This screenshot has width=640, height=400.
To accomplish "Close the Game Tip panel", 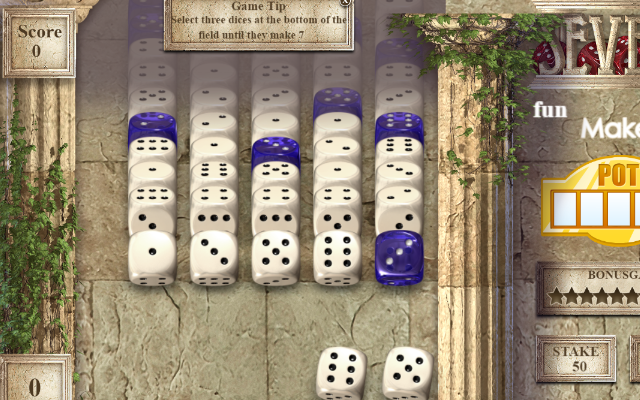I will click(346, 3).
